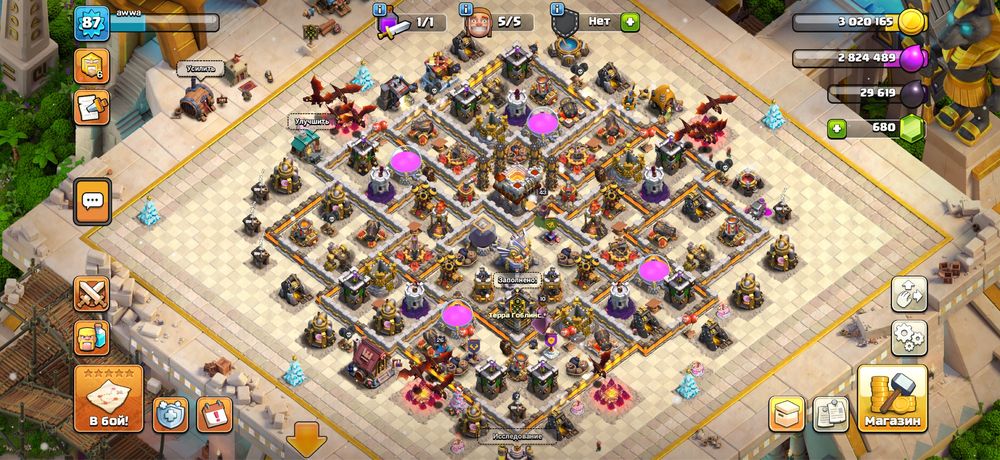Open the Магазин shop
The width and height of the screenshot is (1000, 460).
[892, 400]
